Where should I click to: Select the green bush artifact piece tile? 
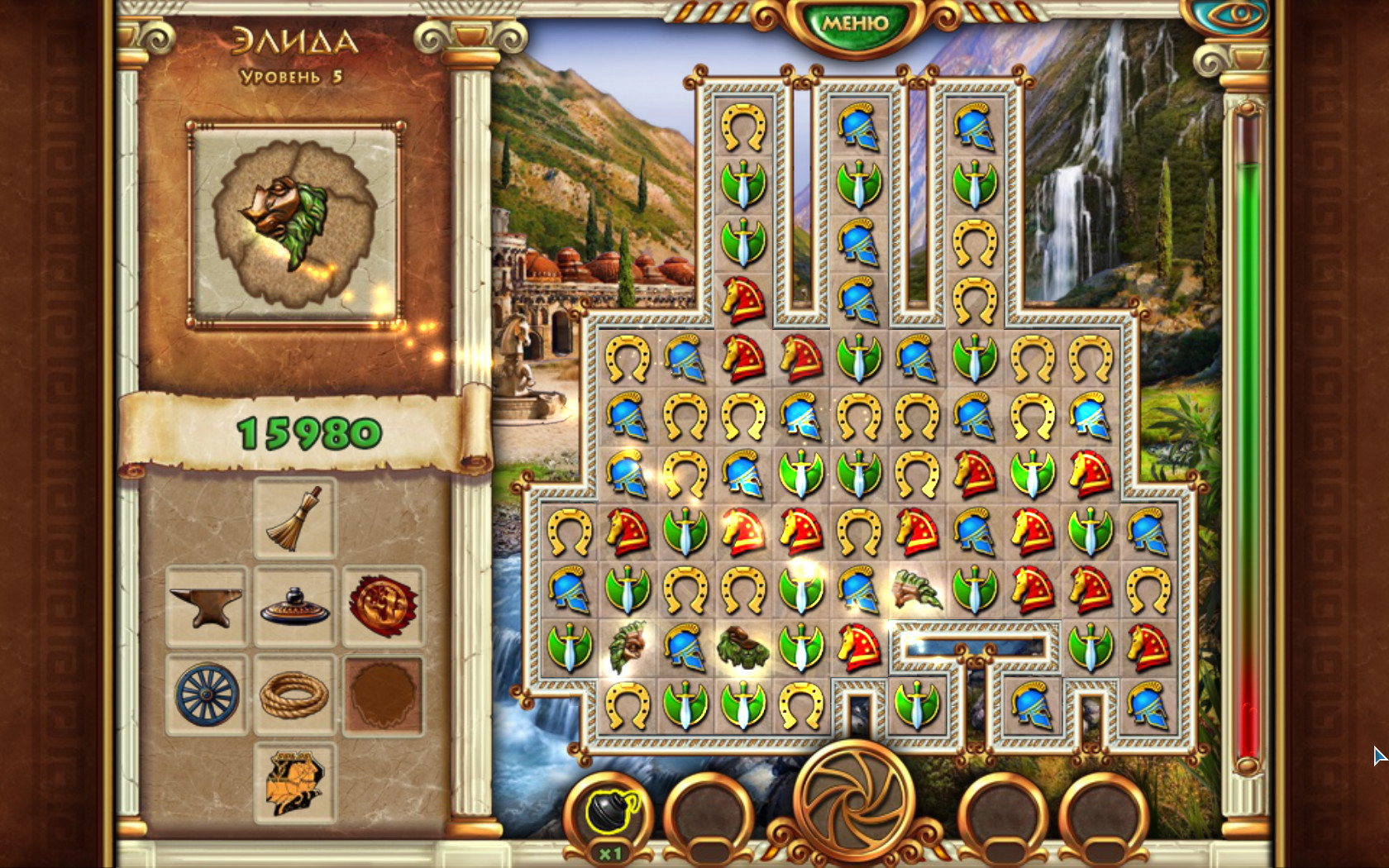[x=742, y=647]
